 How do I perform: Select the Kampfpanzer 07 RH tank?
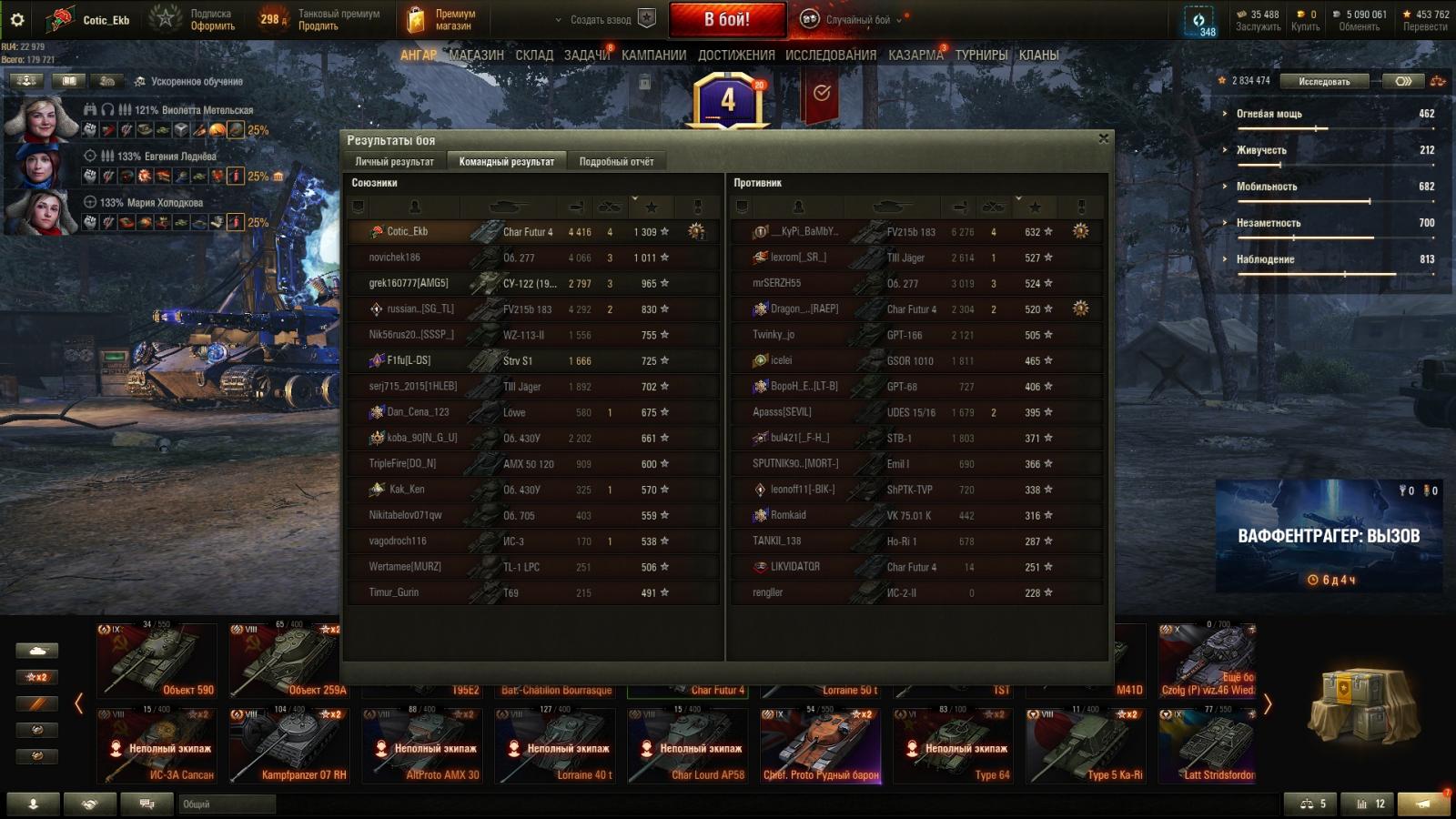point(289,745)
